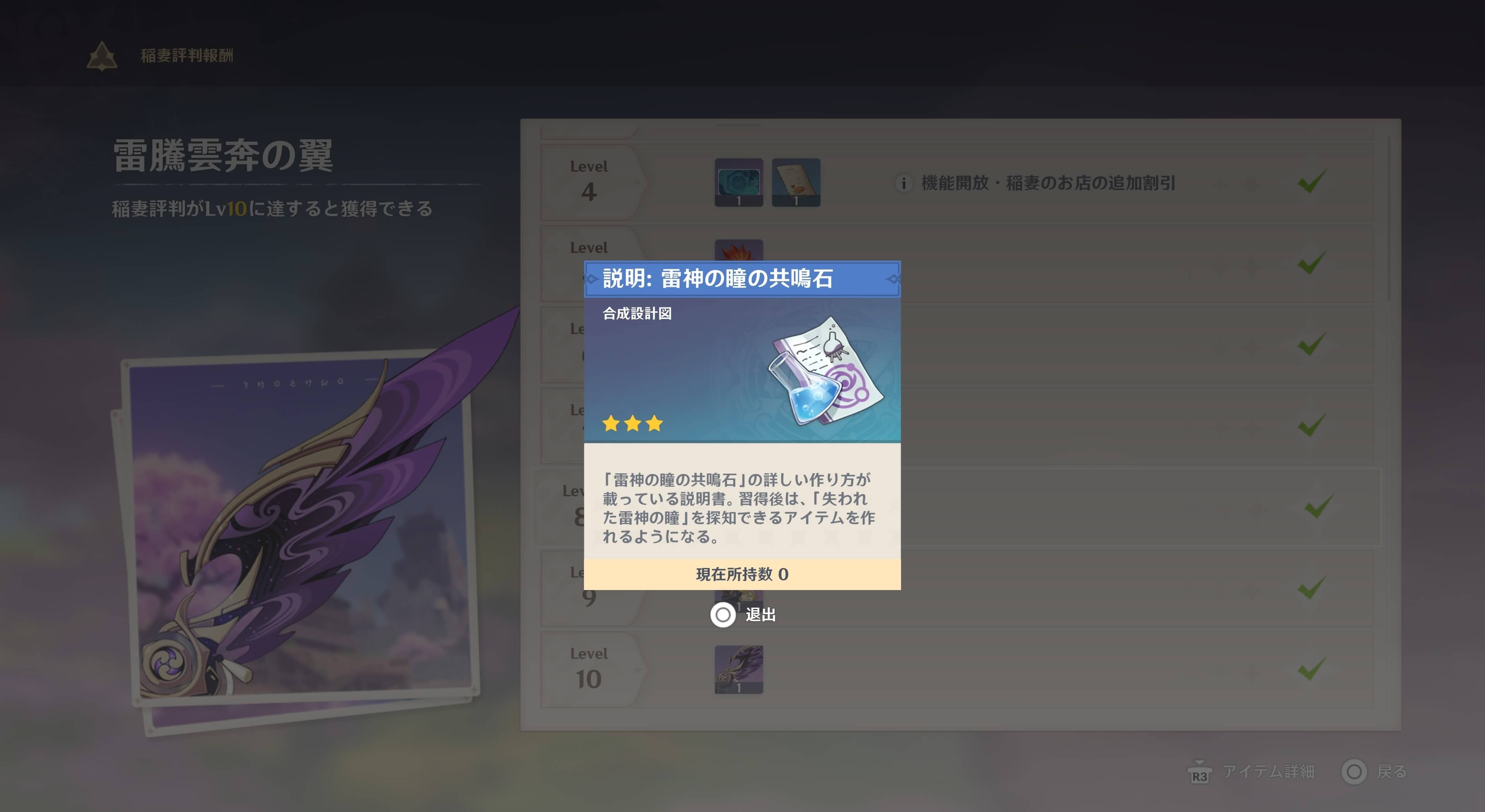The width and height of the screenshot is (1485, 812).
Task: Select the recipe scroll icon in Level 4 rewards
Action: click(795, 183)
